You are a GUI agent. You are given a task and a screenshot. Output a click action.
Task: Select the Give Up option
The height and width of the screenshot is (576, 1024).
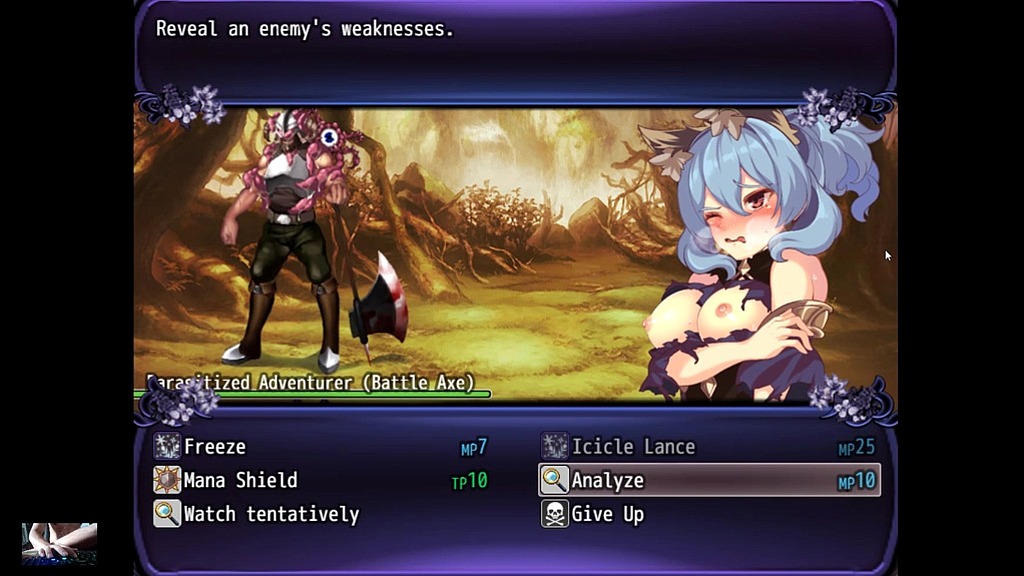(607, 515)
